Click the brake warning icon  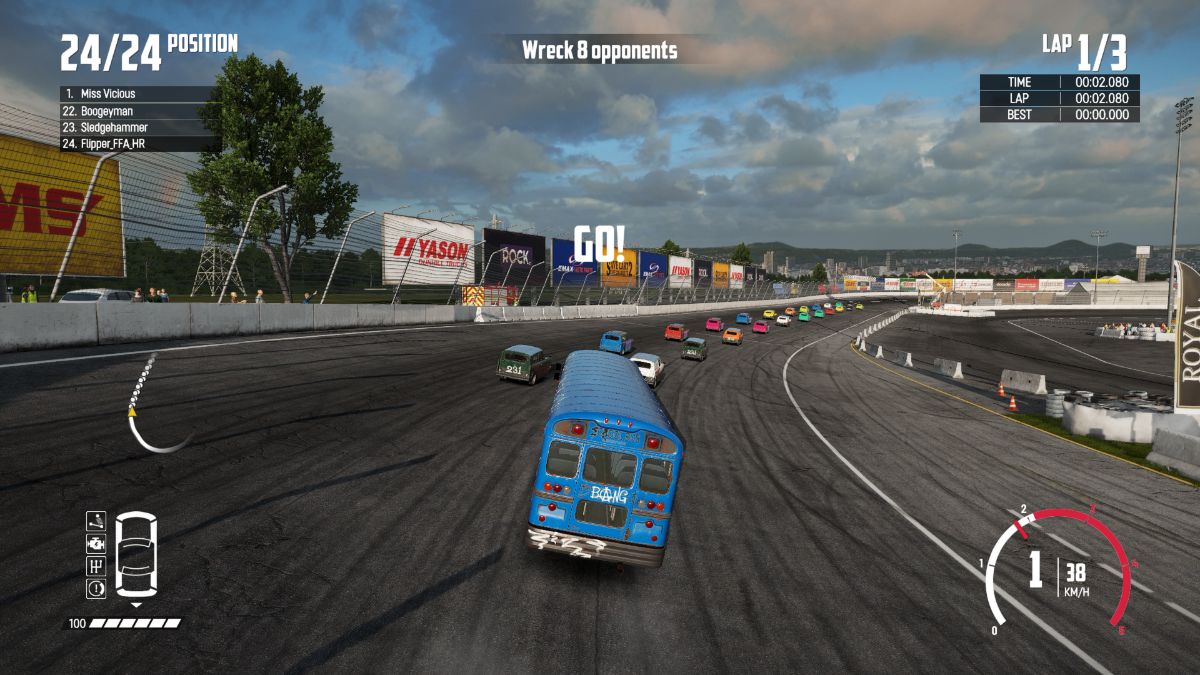(x=96, y=589)
